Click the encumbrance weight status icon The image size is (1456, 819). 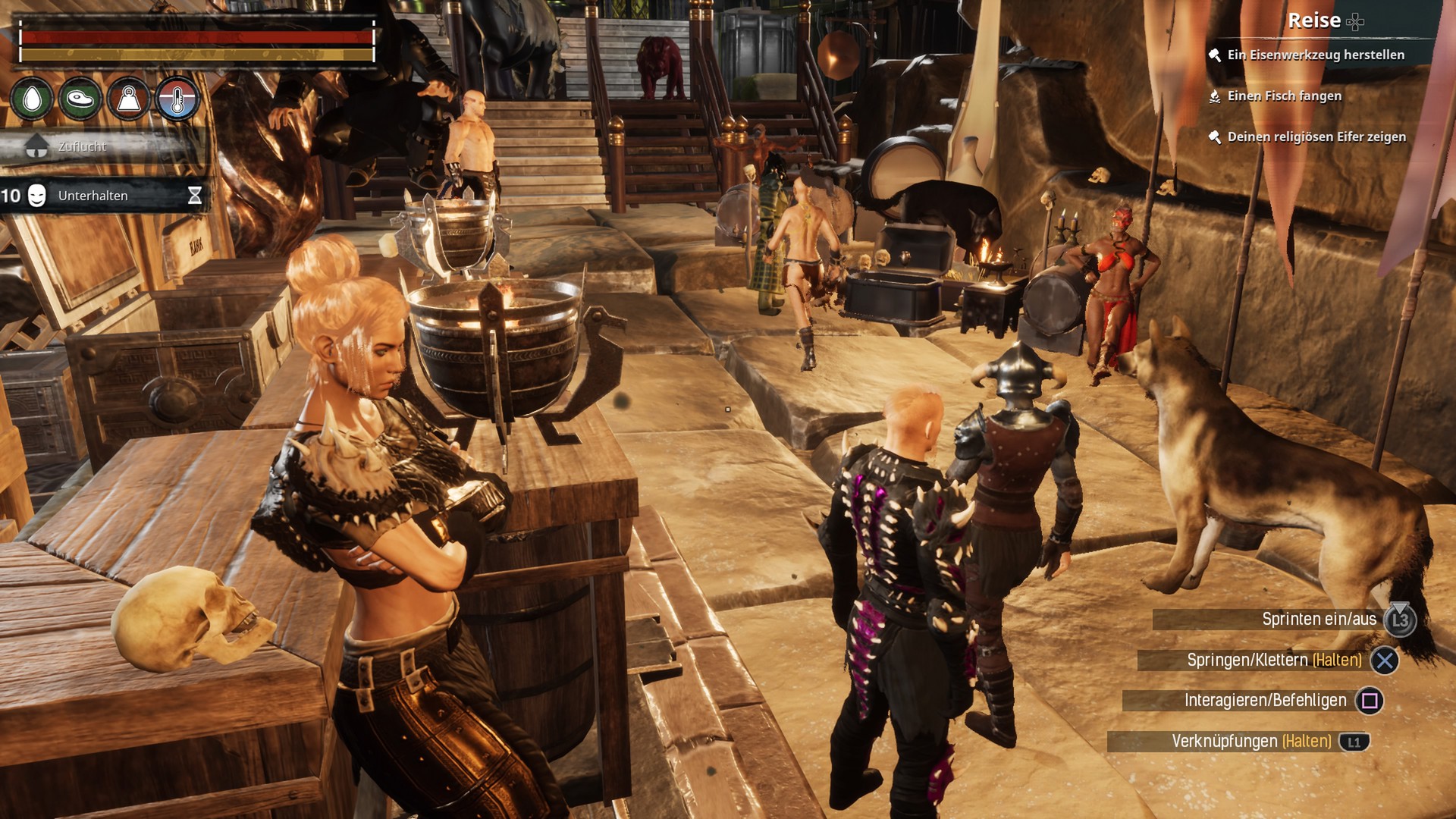[129, 99]
